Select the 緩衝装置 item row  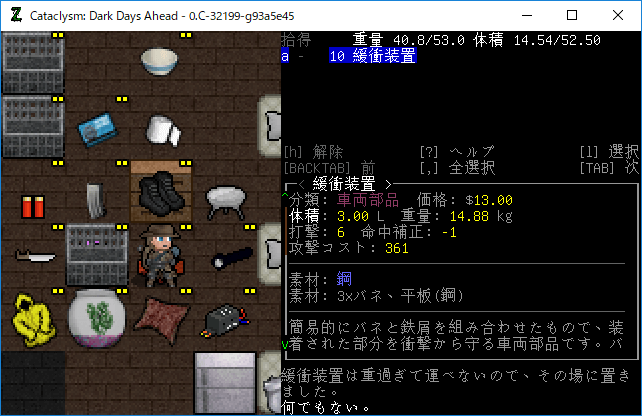pos(372,57)
